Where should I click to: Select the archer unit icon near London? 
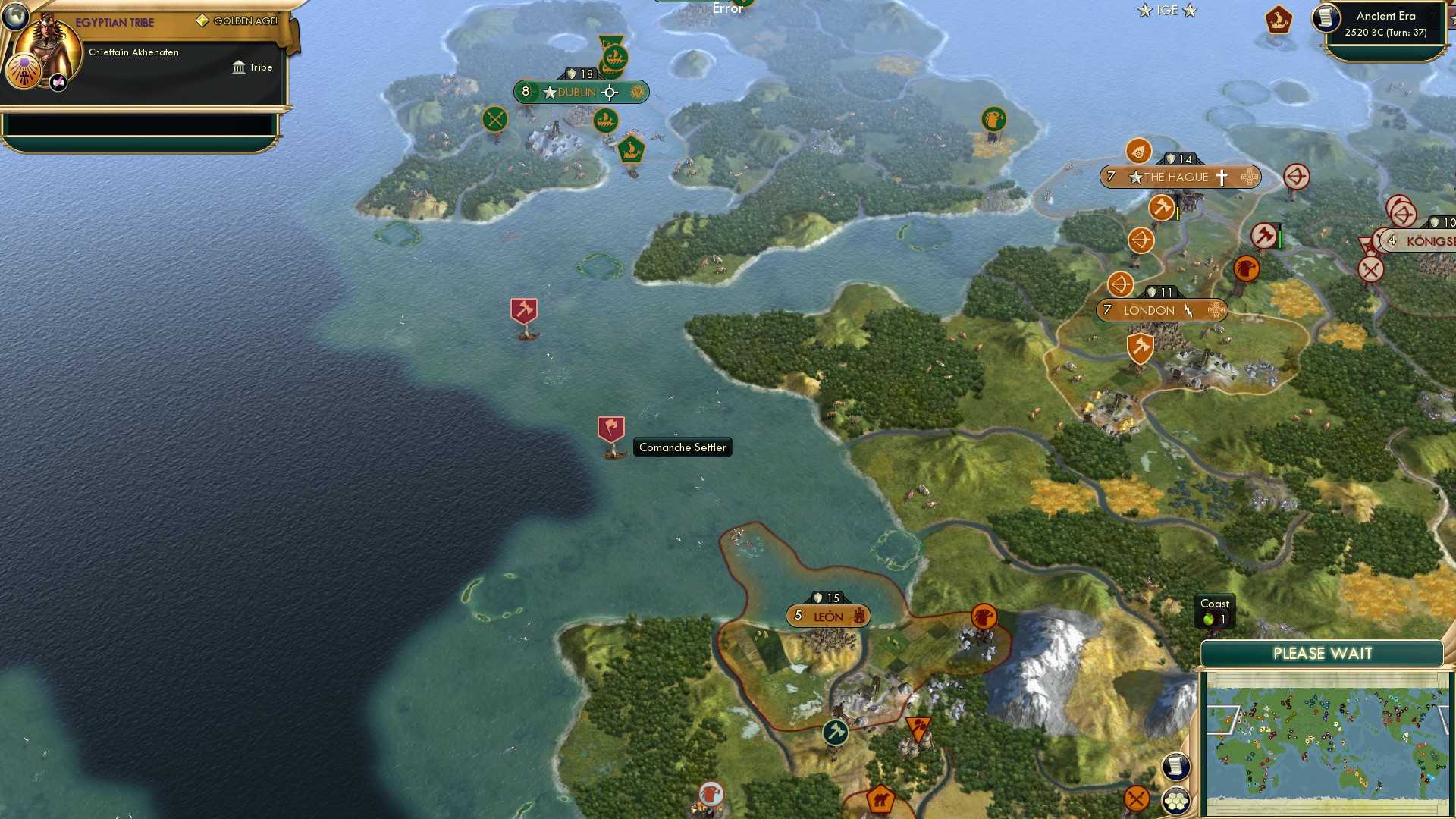coord(1120,284)
